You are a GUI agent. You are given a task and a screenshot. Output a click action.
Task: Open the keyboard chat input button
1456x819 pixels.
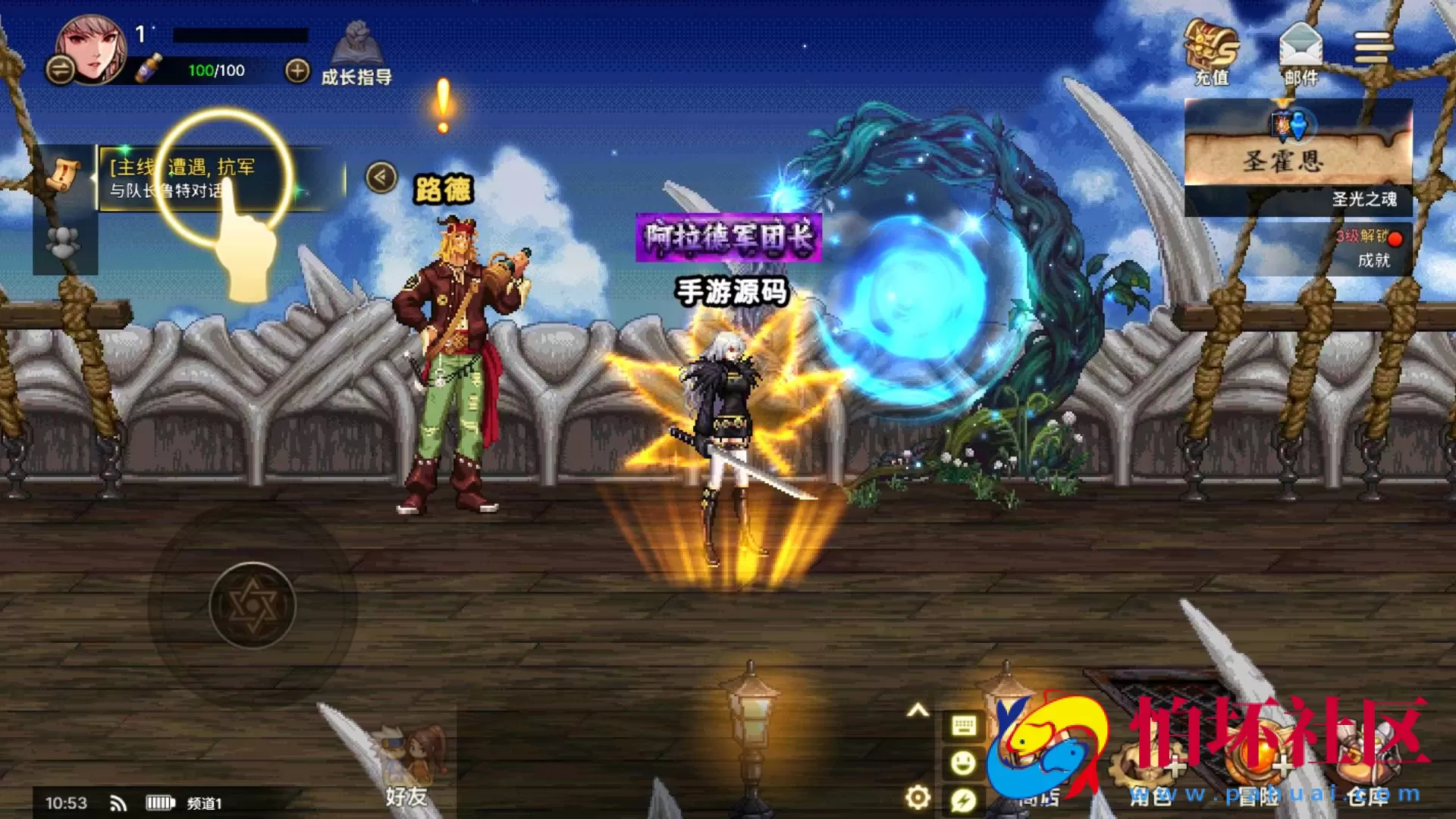(963, 726)
